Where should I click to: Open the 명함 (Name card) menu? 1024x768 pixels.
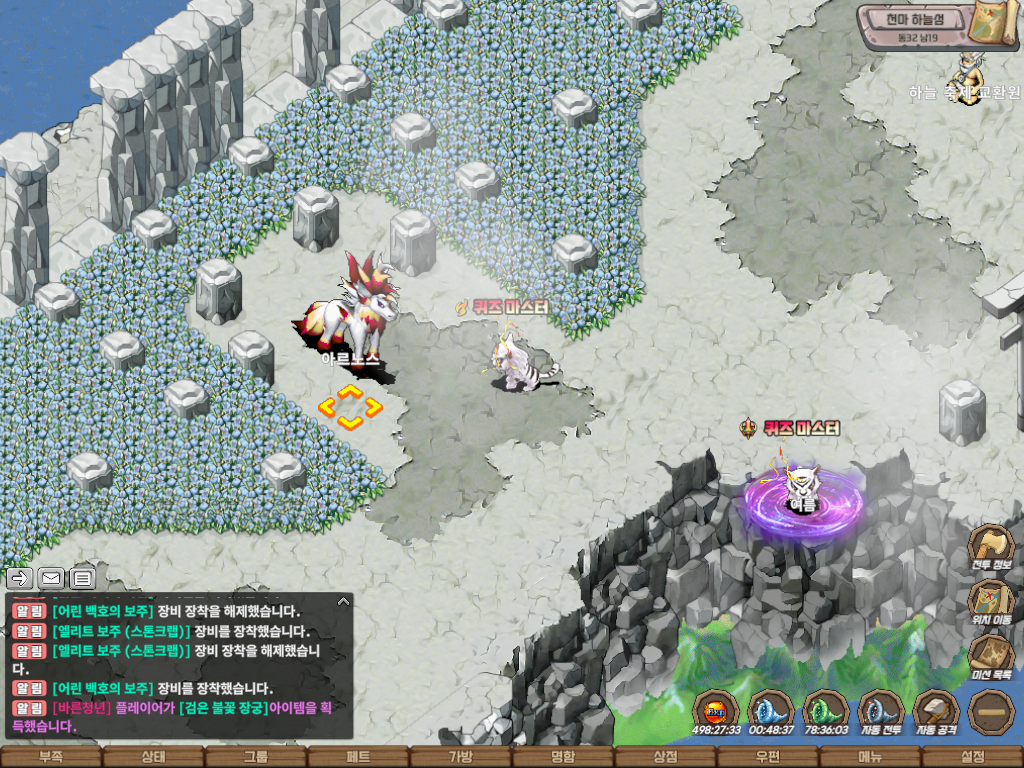563,757
